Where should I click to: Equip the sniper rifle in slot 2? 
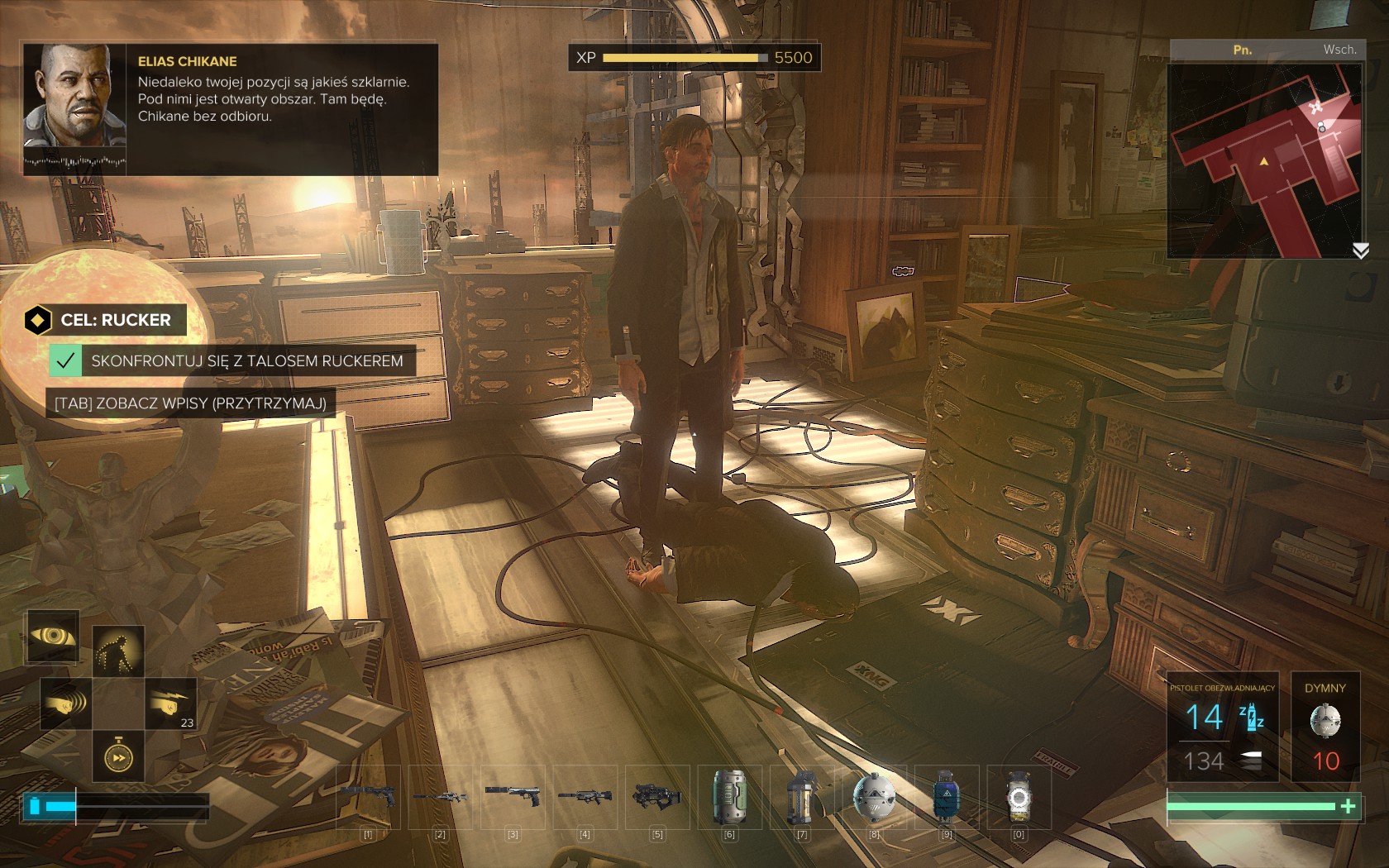[441, 797]
